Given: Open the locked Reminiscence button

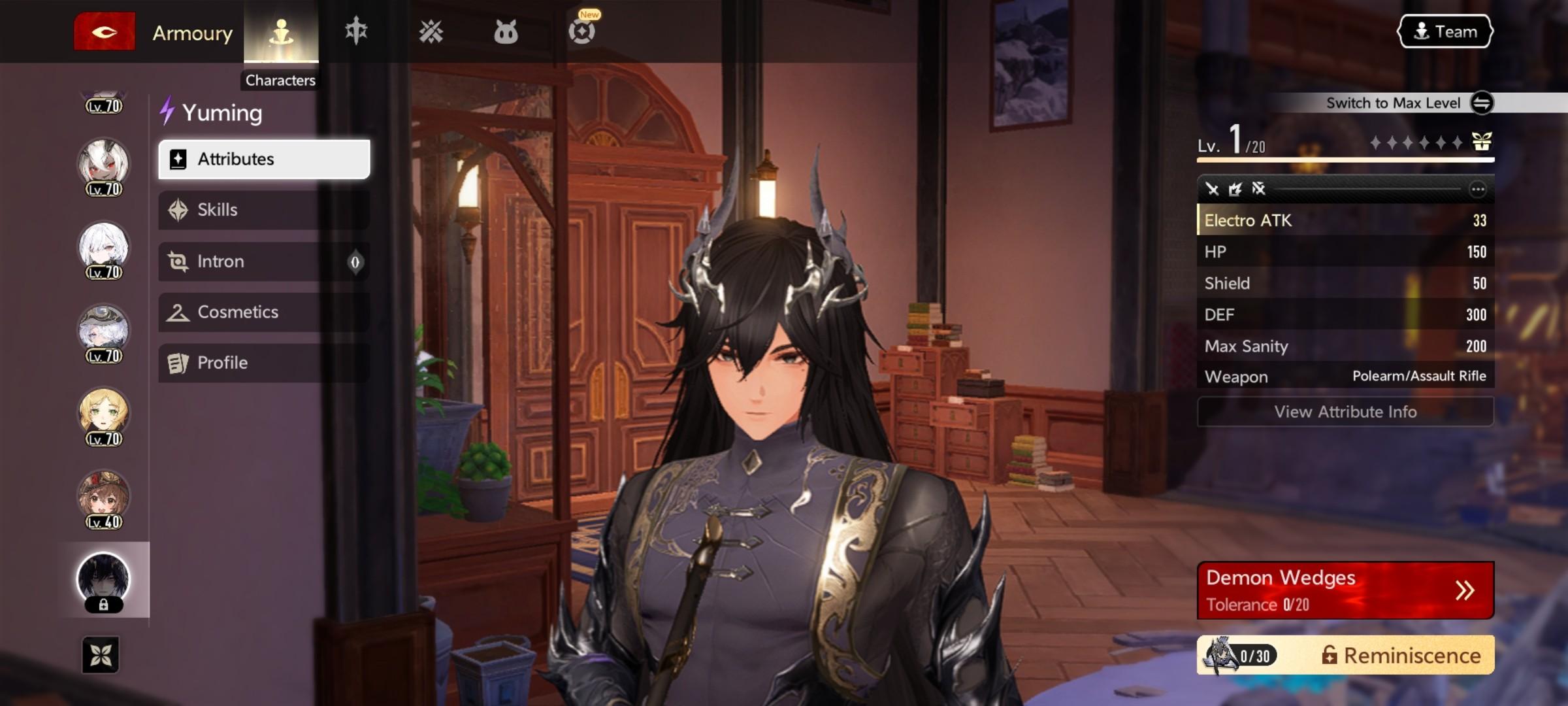Looking at the screenshot, I should 1345,655.
